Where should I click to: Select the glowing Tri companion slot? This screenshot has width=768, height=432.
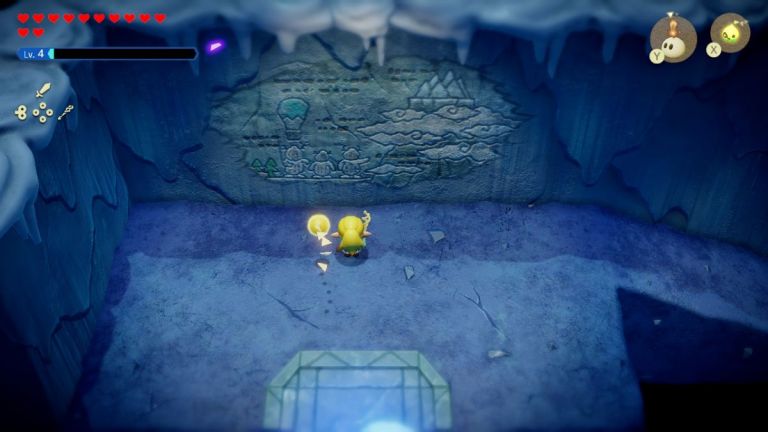click(x=731, y=32)
